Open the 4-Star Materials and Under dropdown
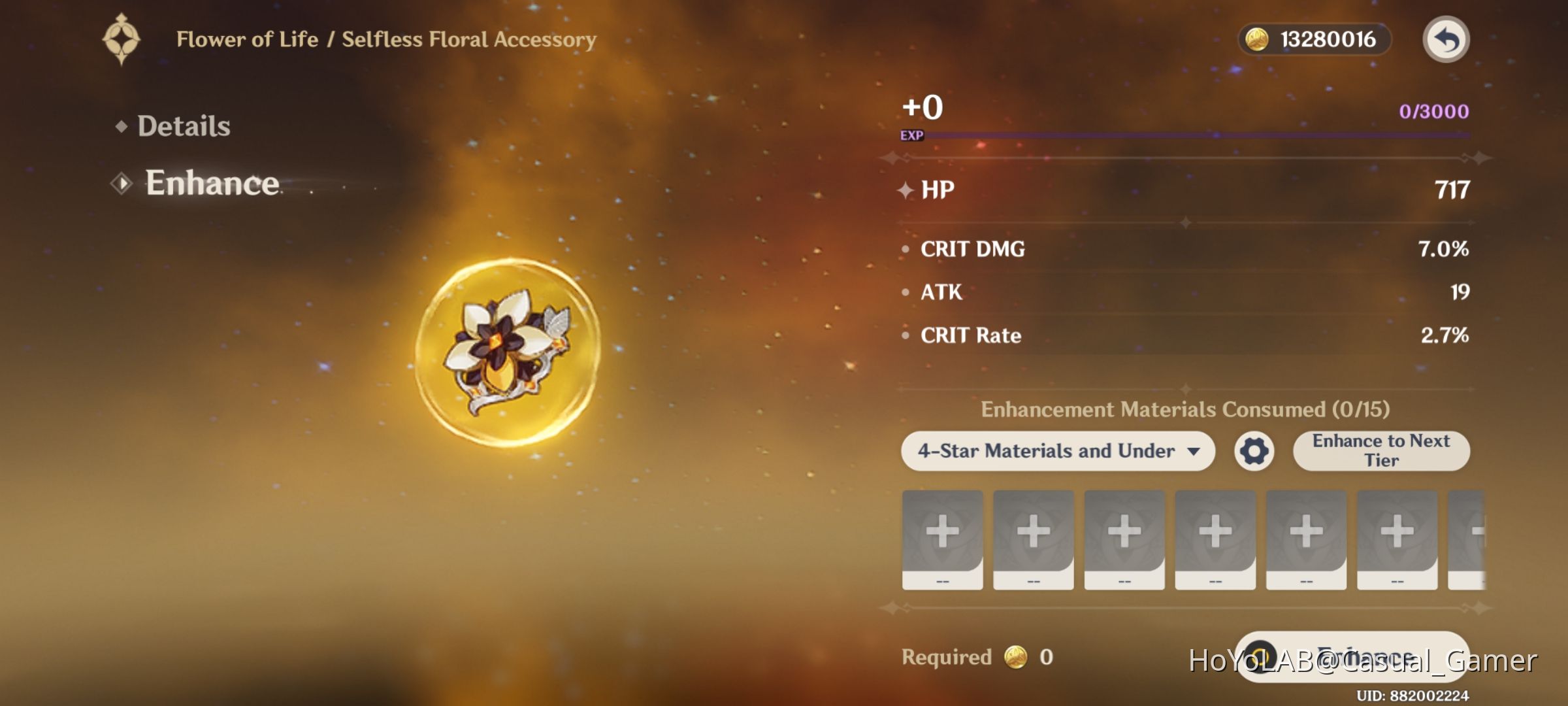The height and width of the screenshot is (706, 1568). [1058, 450]
